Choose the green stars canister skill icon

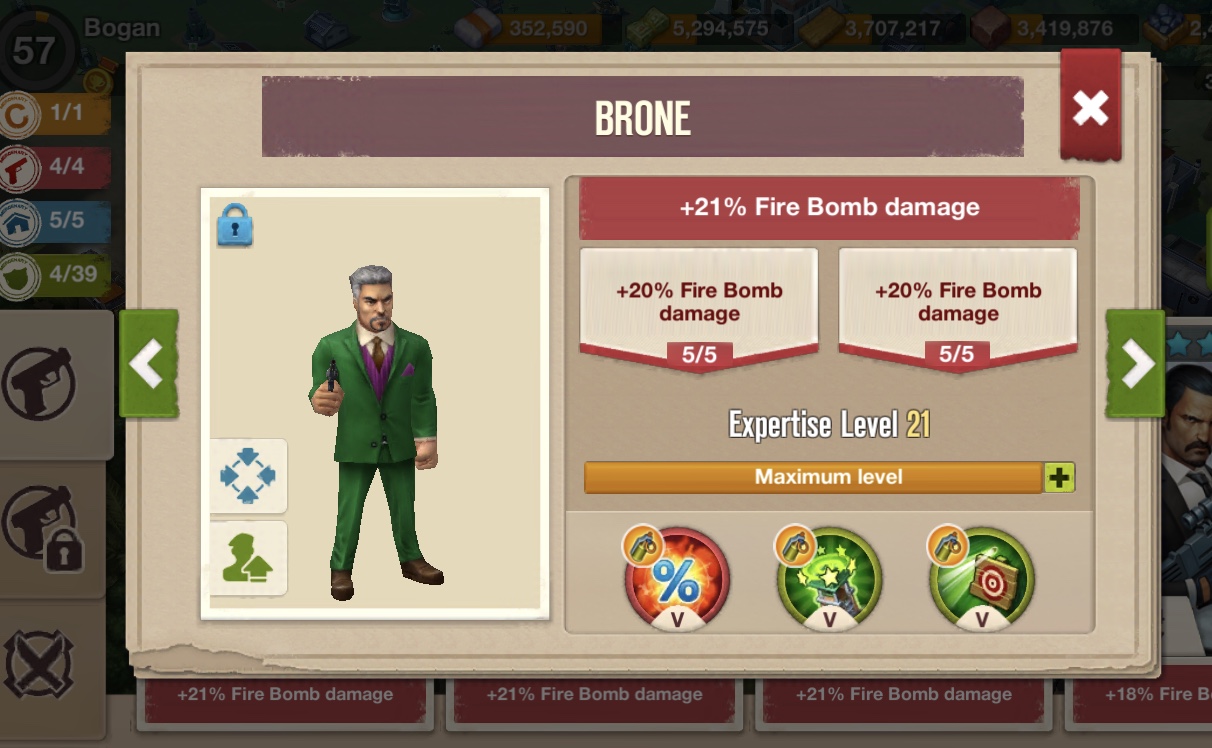click(829, 580)
